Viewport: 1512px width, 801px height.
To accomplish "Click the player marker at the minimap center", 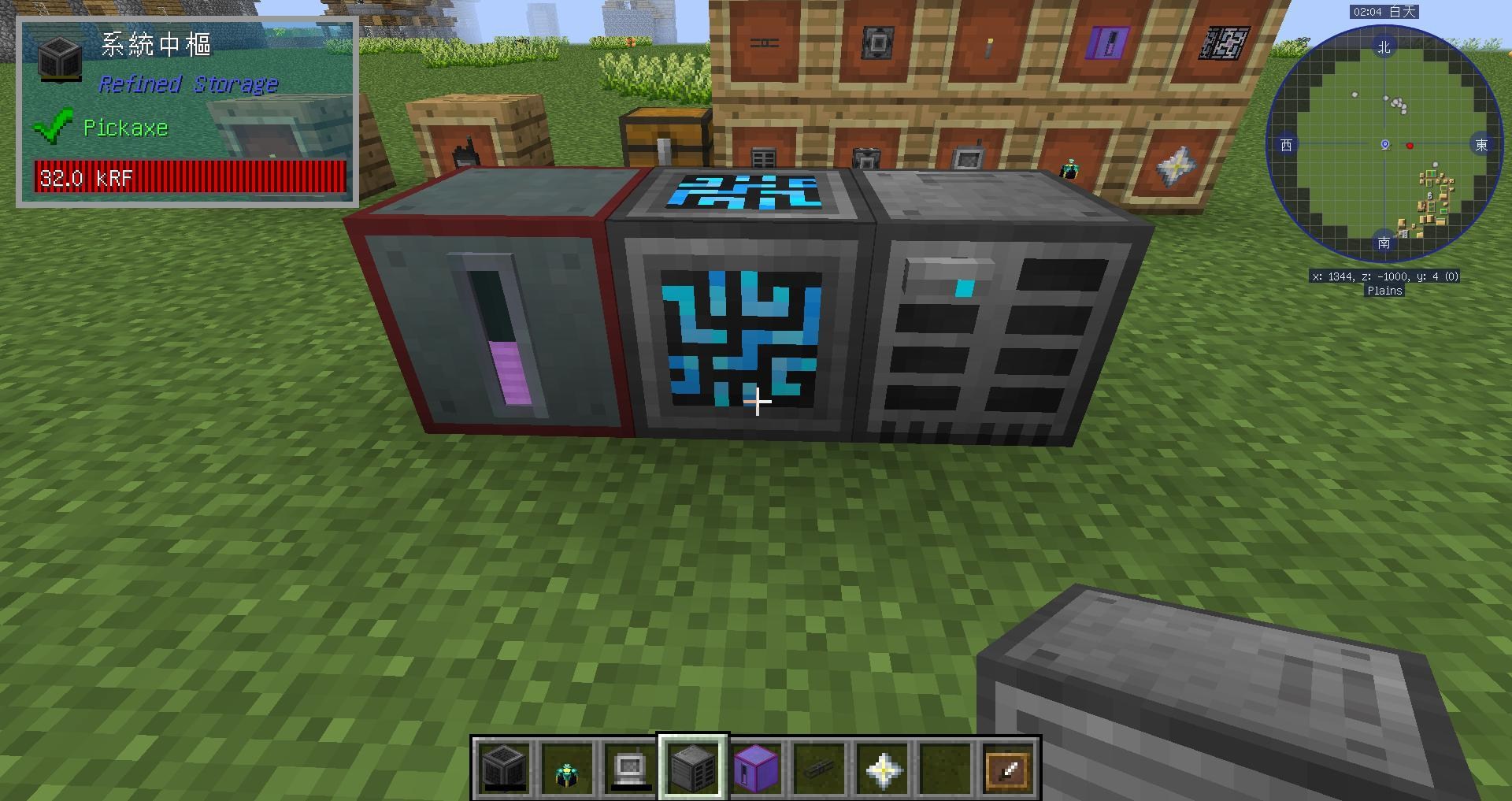I will (x=1384, y=145).
